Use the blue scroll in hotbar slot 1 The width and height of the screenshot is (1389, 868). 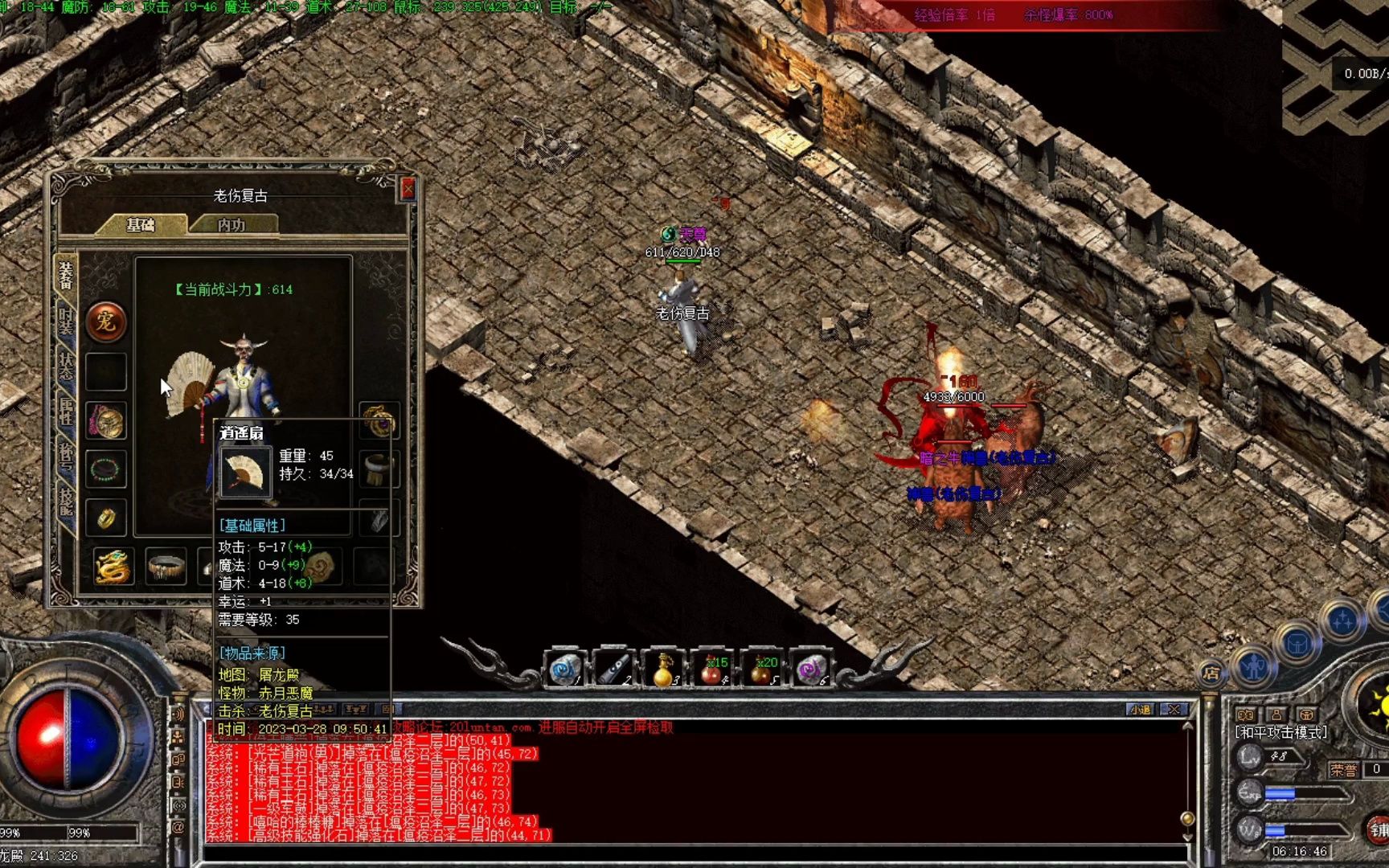pyautogui.click(x=565, y=669)
